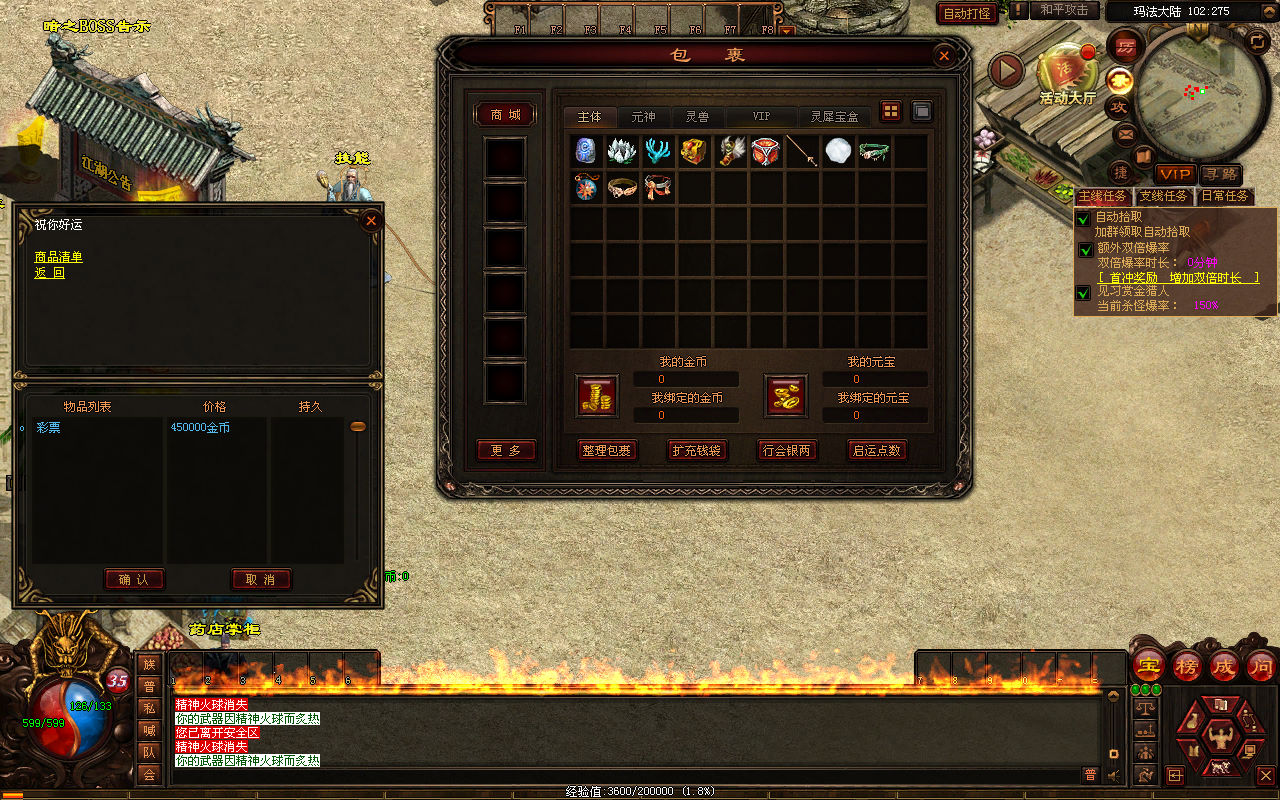This screenshot has height=800, width=1280.
Task: Switch to the 元神 tab
Action: point(643,117)
